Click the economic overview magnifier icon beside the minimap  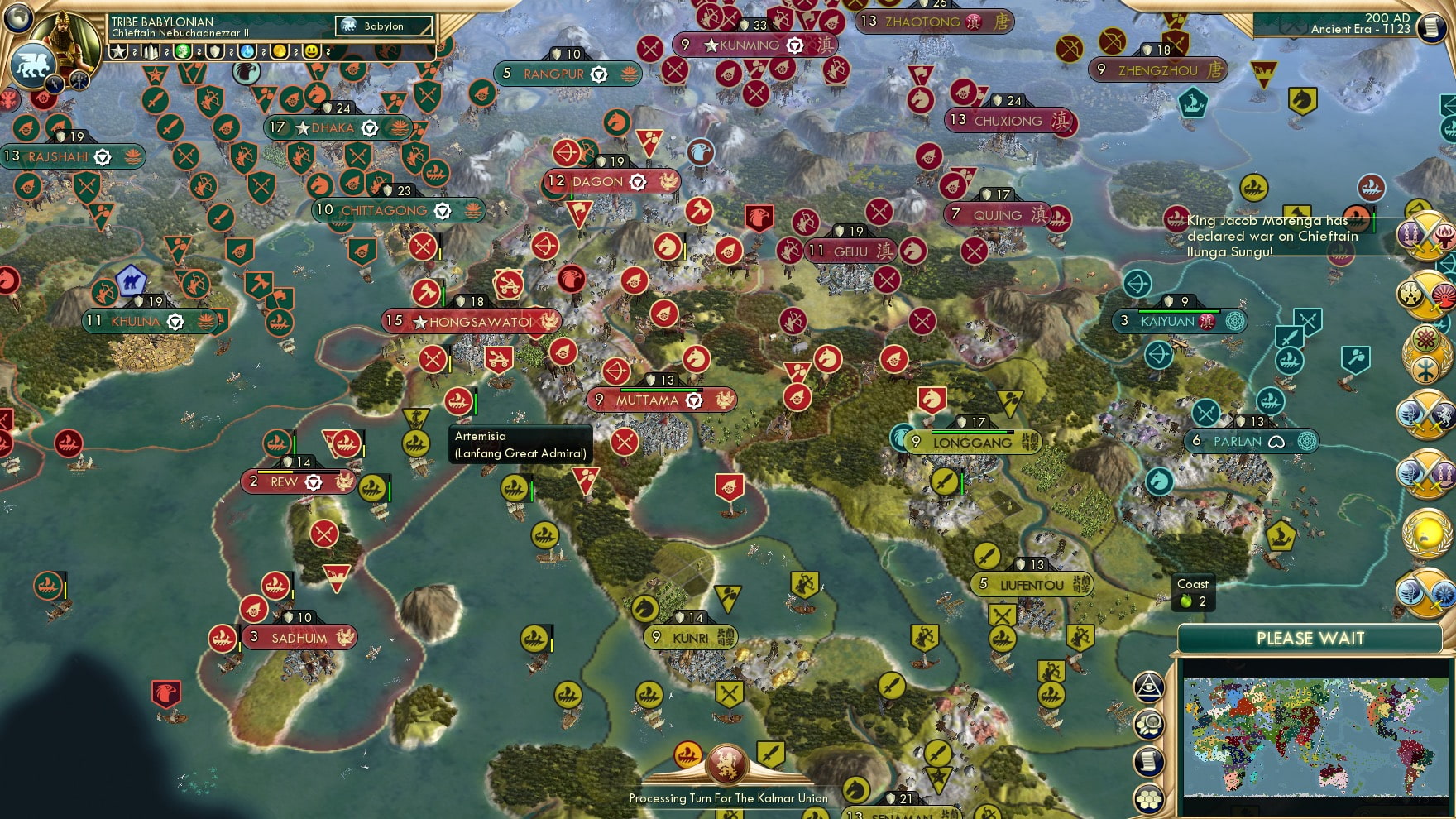tap(1149, 724)
